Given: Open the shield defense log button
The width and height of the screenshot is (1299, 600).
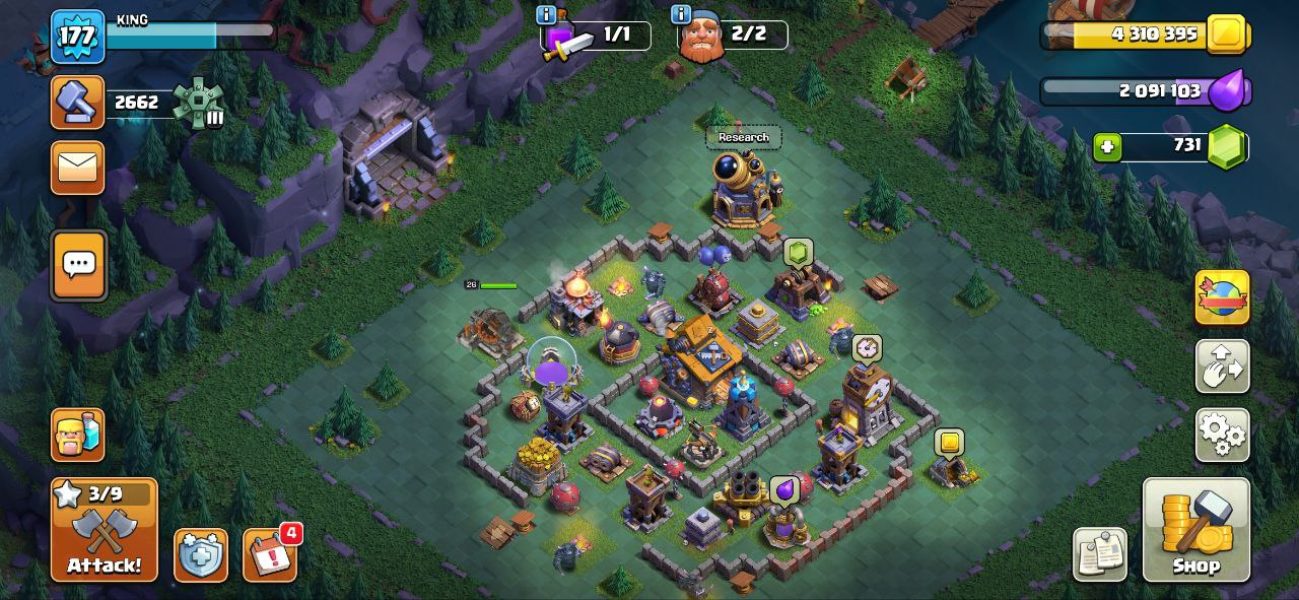Looking at the screenshot, I should pyautogui.click(x=201, y=555).
